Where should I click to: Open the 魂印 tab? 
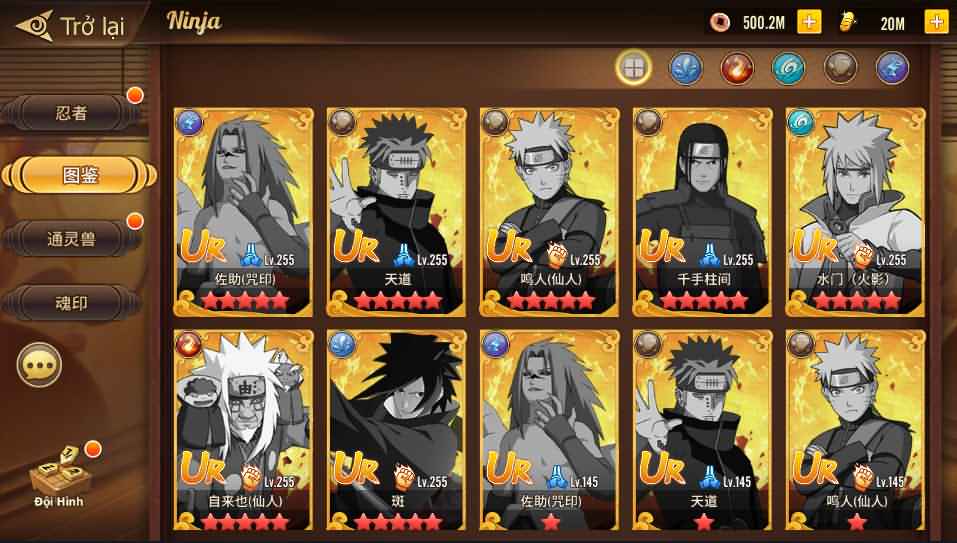pos(72,301)
